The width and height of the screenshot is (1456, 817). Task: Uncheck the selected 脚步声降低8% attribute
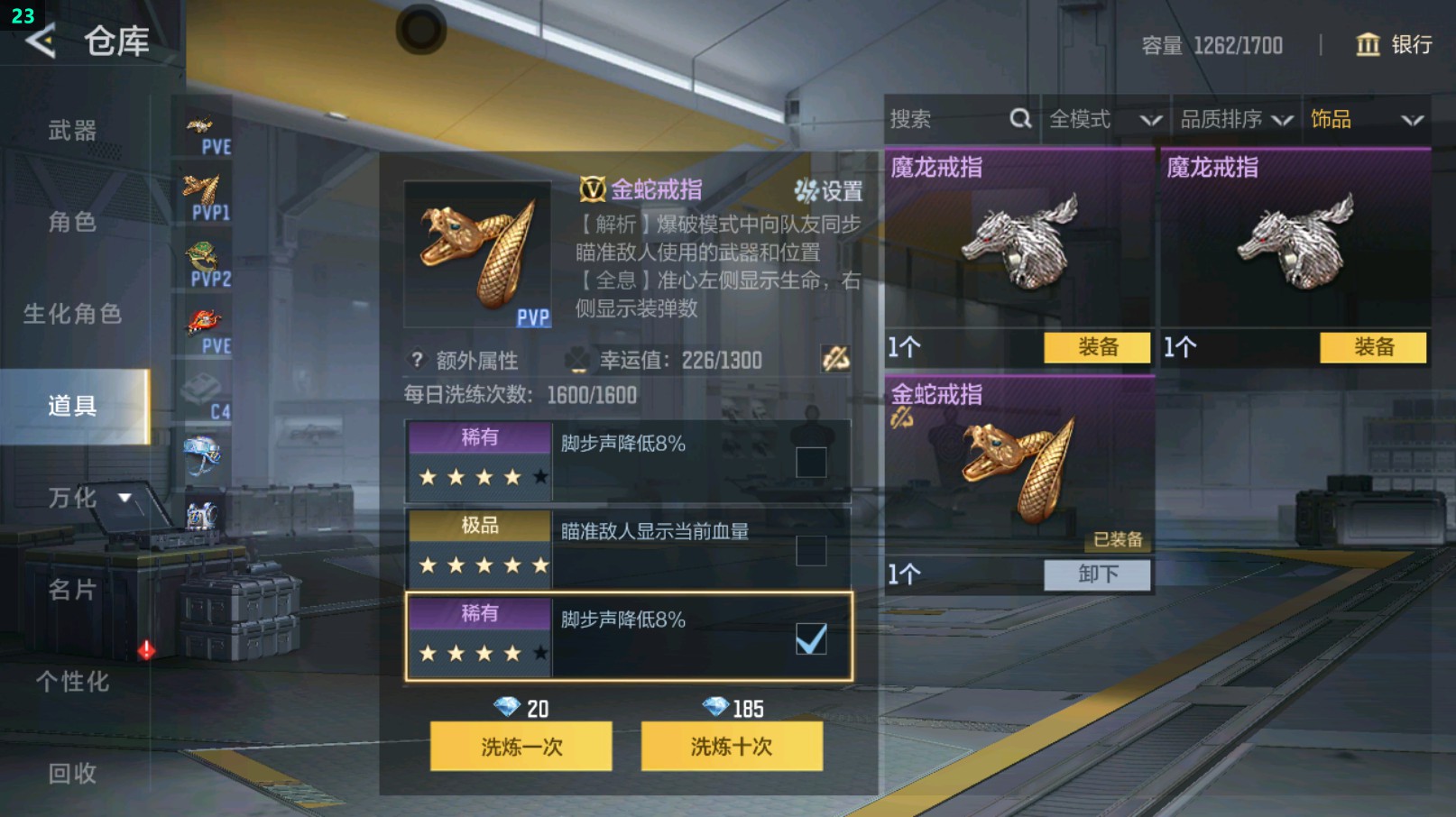pyautogui.click(x=813, y=637)
